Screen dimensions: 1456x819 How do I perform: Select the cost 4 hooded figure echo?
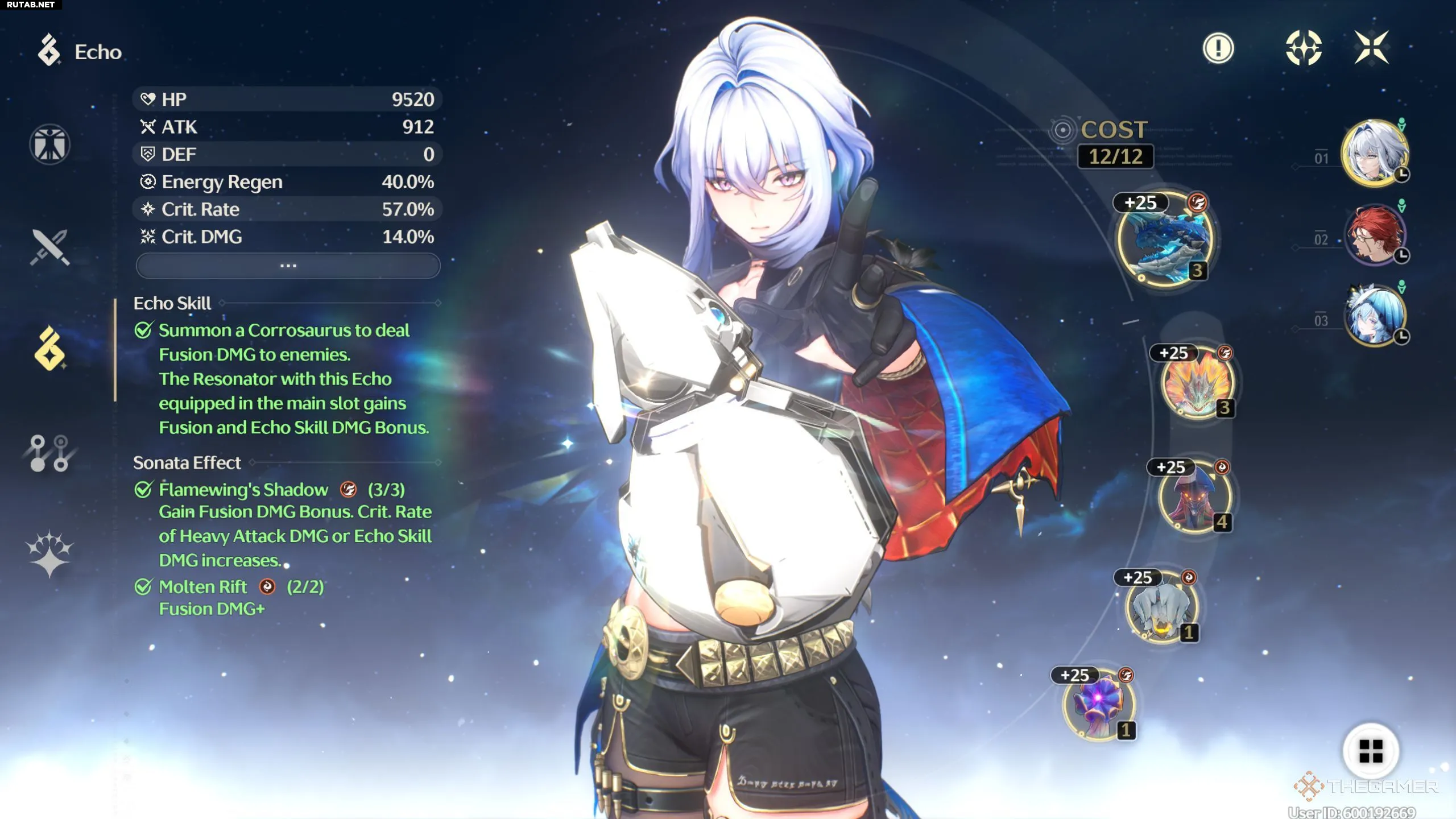[x=1195, y=497]
